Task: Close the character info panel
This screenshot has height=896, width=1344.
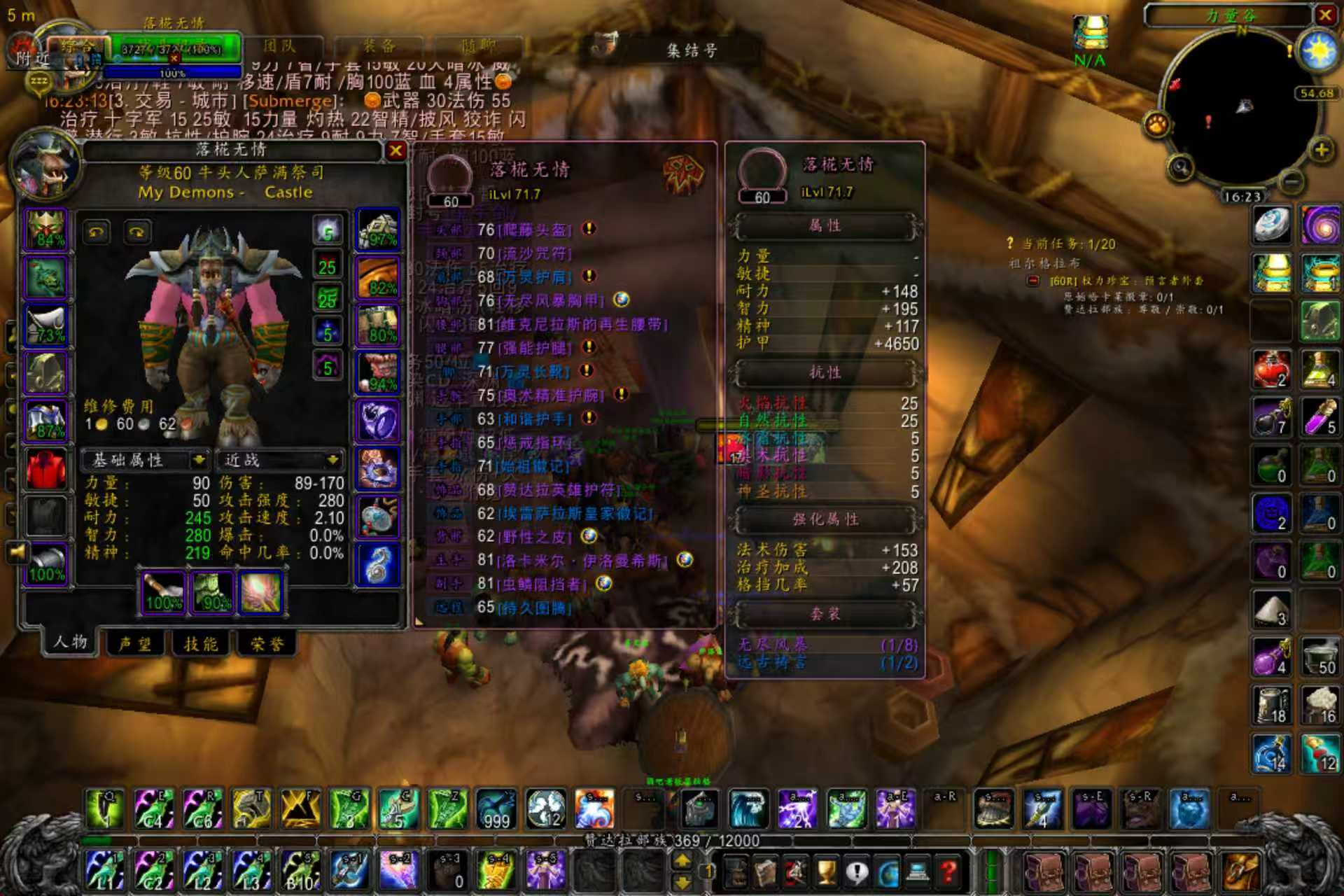Action: point(395,150)
